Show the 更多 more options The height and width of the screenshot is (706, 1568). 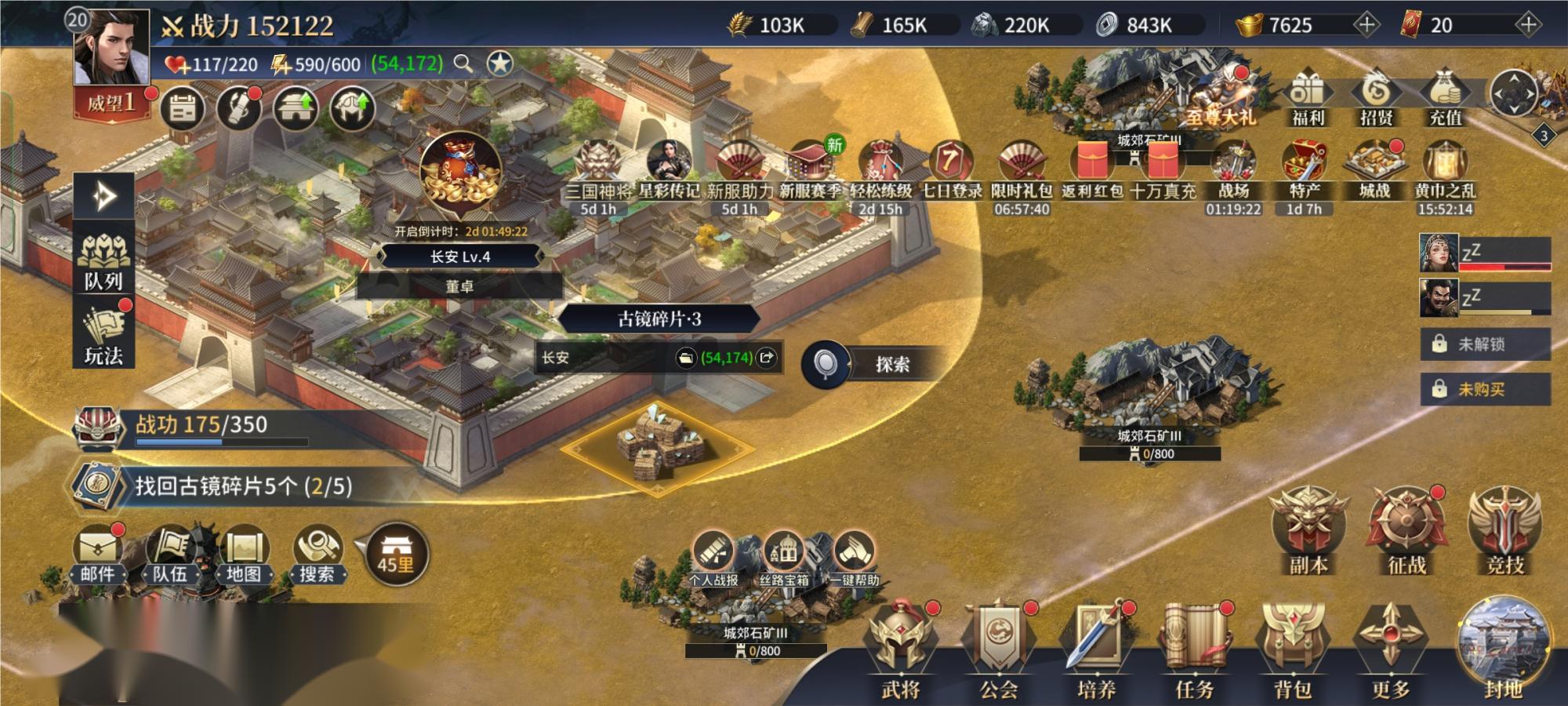click(1390, 651)
